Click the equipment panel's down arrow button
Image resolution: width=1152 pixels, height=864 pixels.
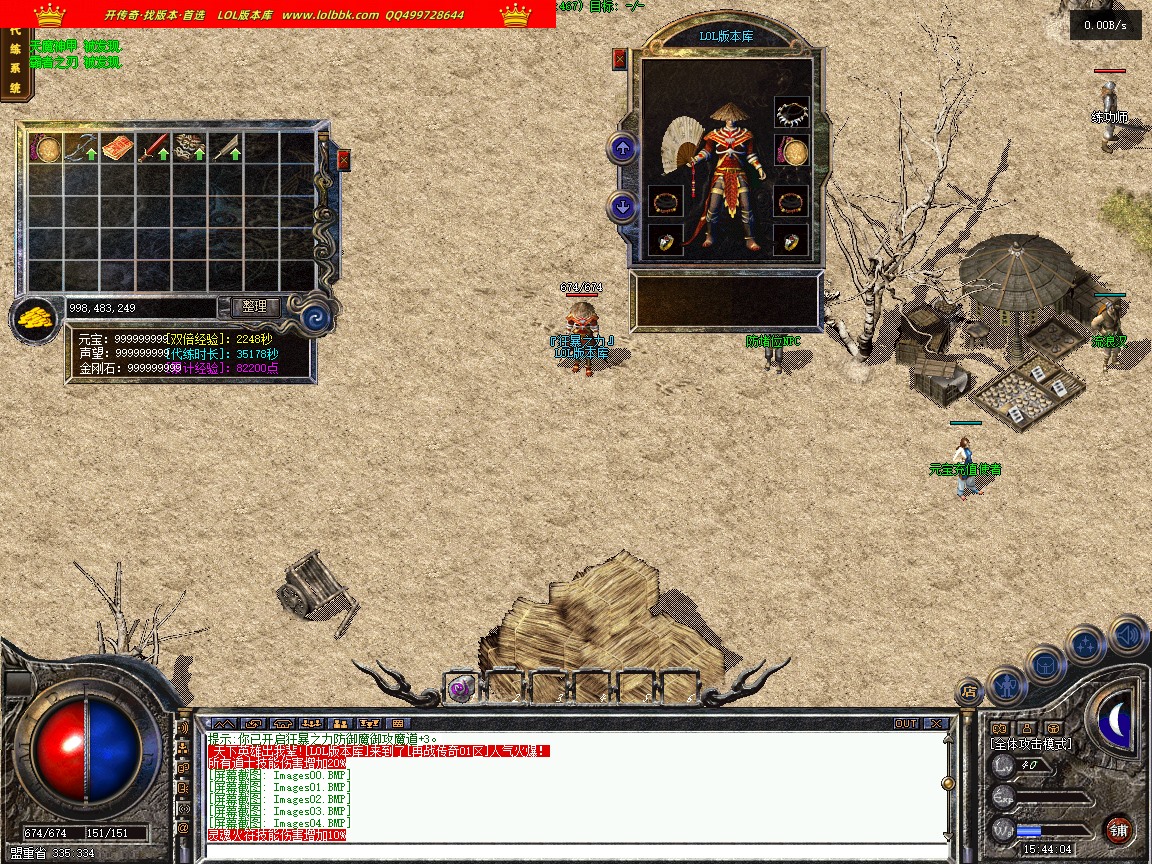(623, 207)
